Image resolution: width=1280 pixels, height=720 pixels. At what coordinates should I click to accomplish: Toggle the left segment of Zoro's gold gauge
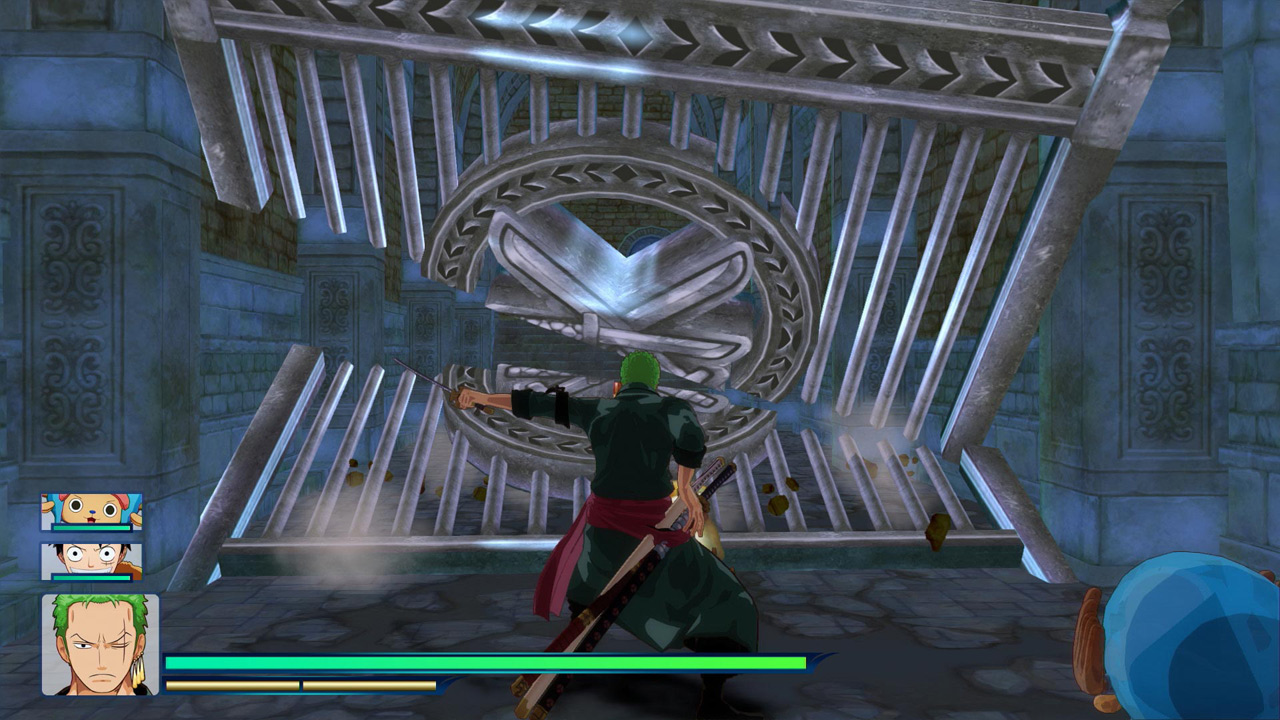click(230, 686)
